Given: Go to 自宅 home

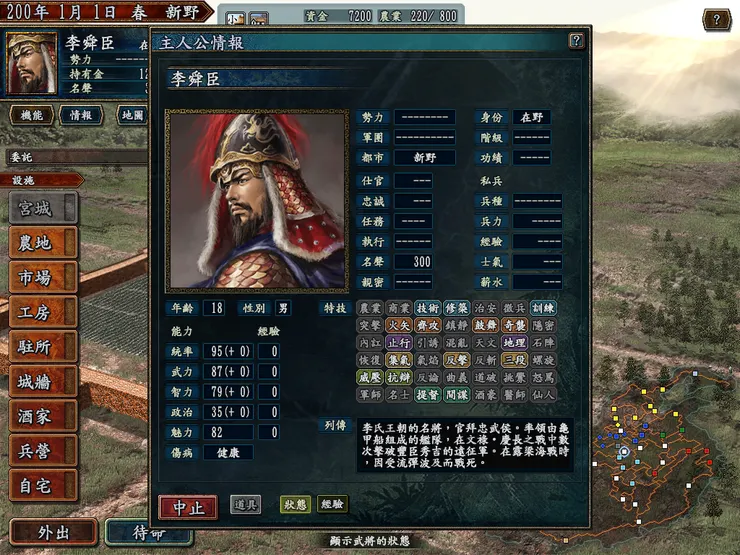Looking at the screenshot, I should 42,486.
